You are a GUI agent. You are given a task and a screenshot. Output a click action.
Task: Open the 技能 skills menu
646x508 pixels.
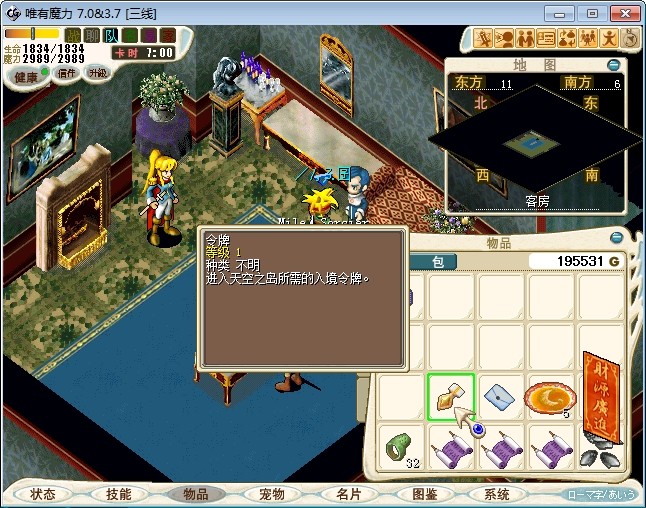(x=118, y=494)
